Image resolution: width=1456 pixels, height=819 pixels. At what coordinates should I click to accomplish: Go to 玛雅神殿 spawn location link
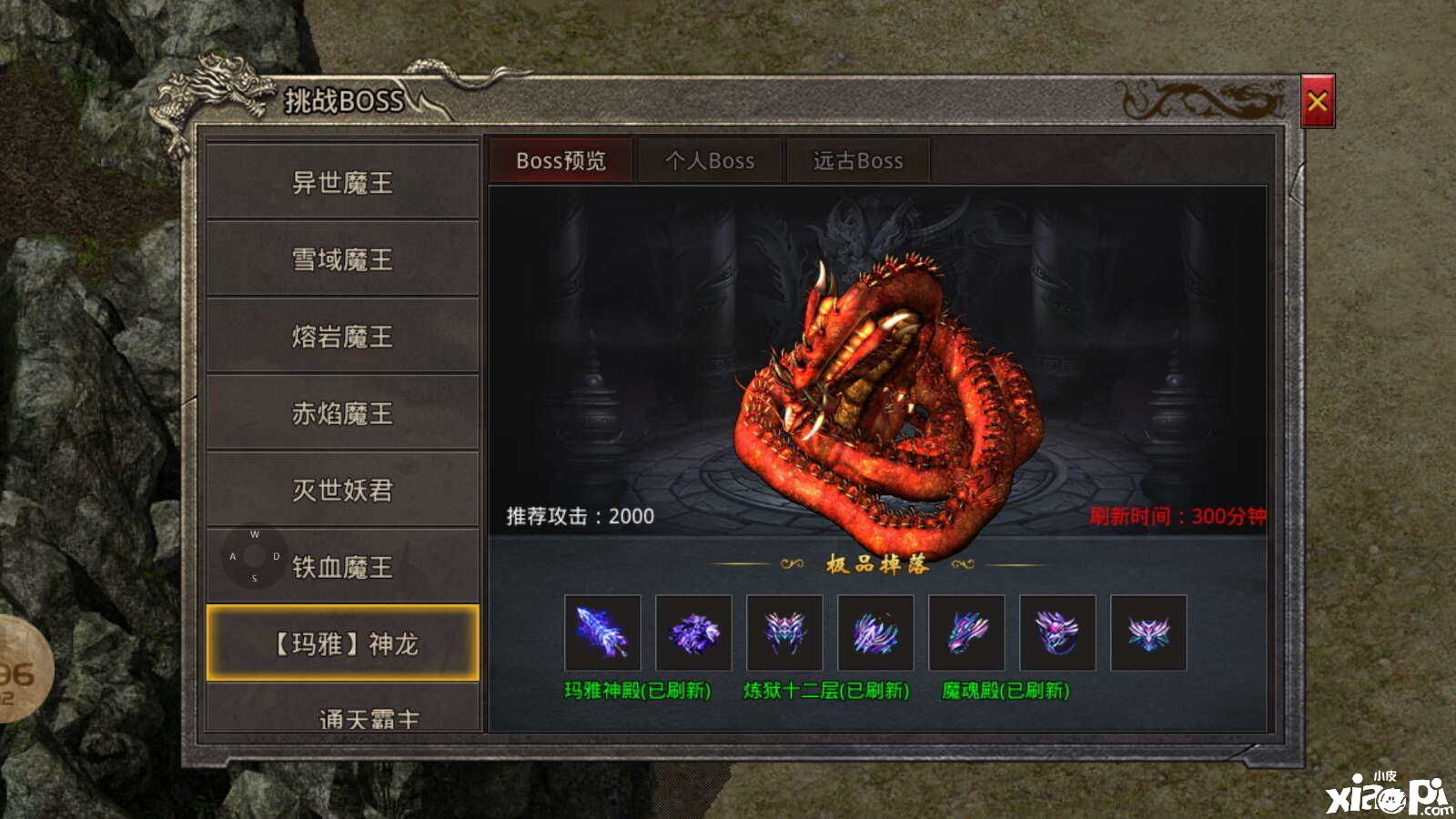637,691
